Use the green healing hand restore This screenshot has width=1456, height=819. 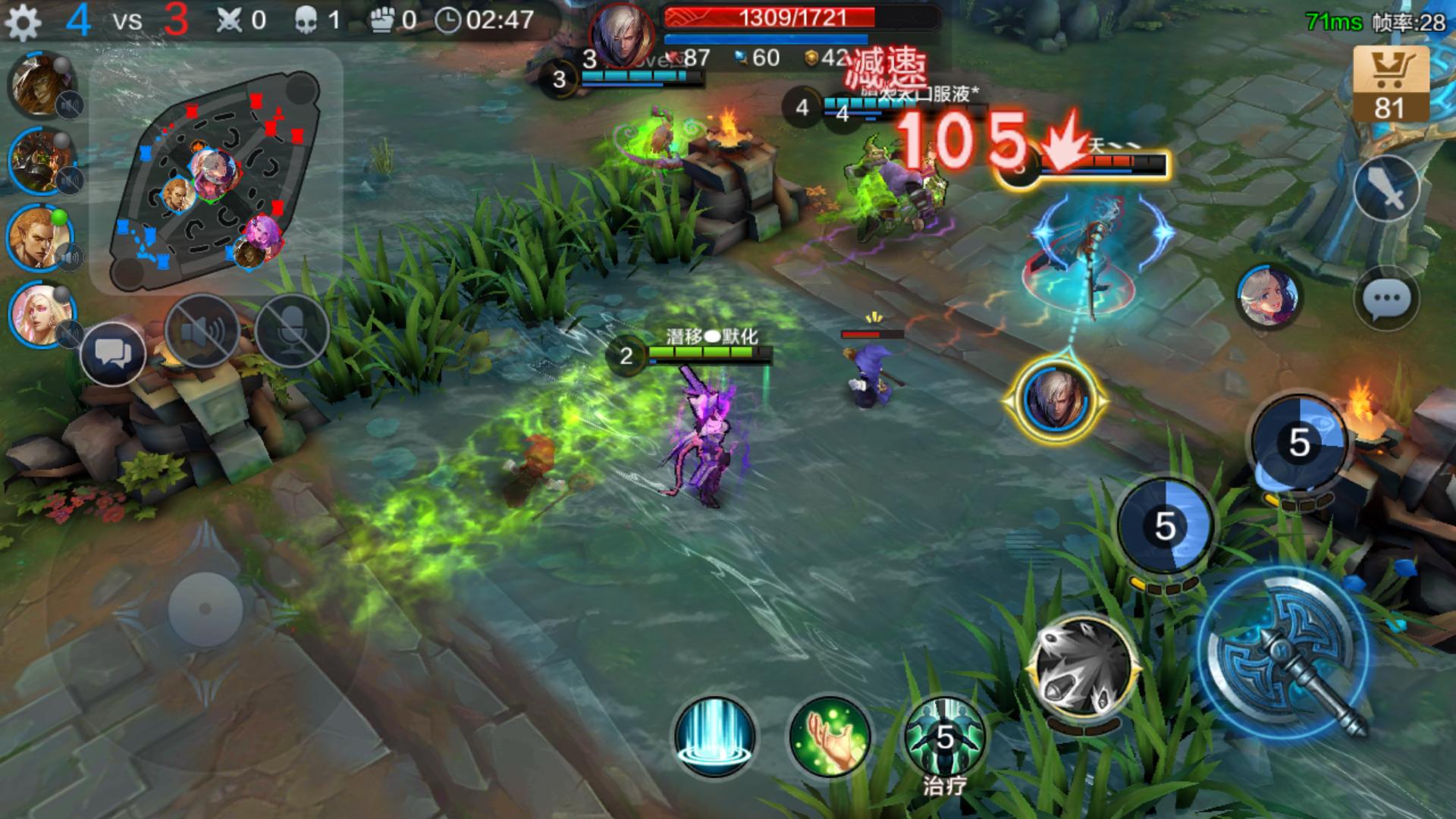830,735
